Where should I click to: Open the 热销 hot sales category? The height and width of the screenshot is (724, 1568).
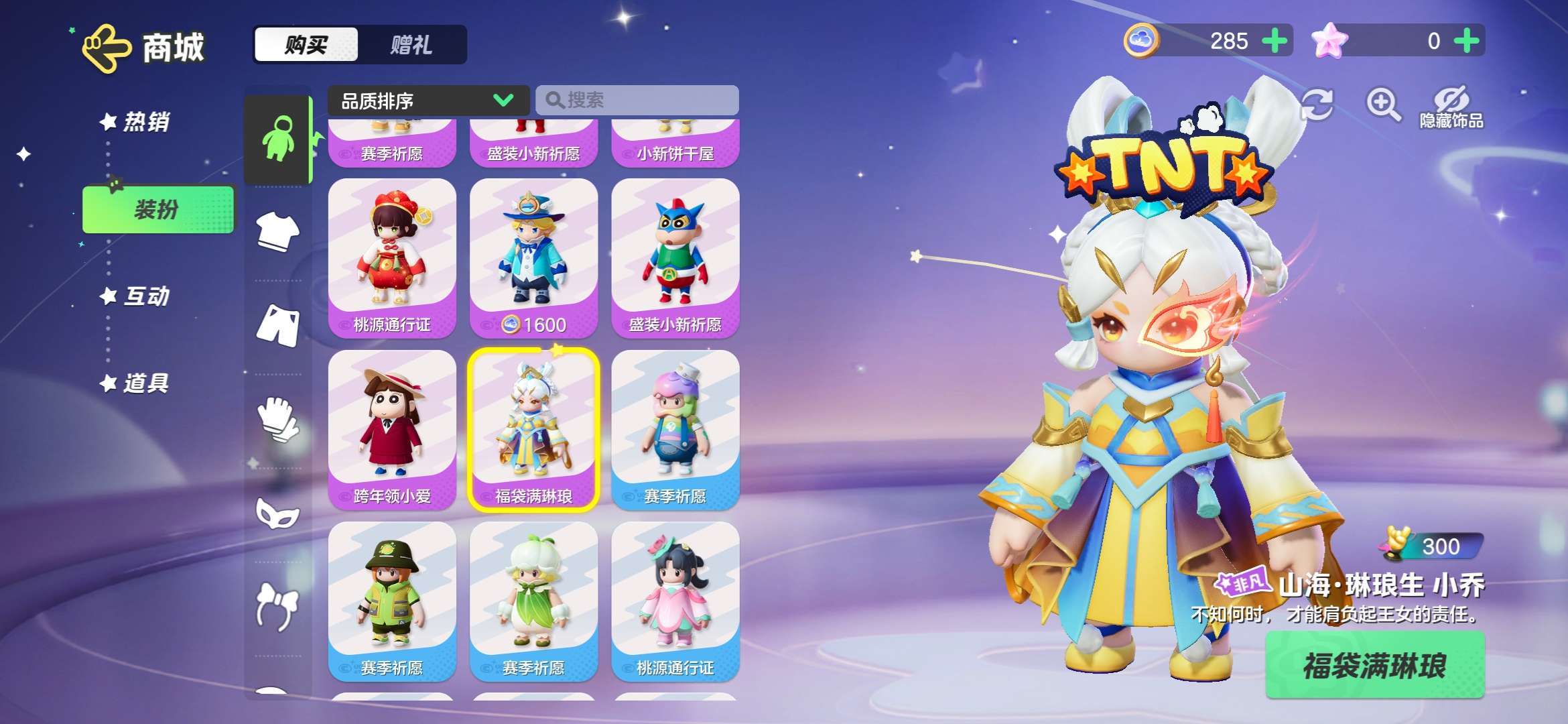click(x=145, y=122)
